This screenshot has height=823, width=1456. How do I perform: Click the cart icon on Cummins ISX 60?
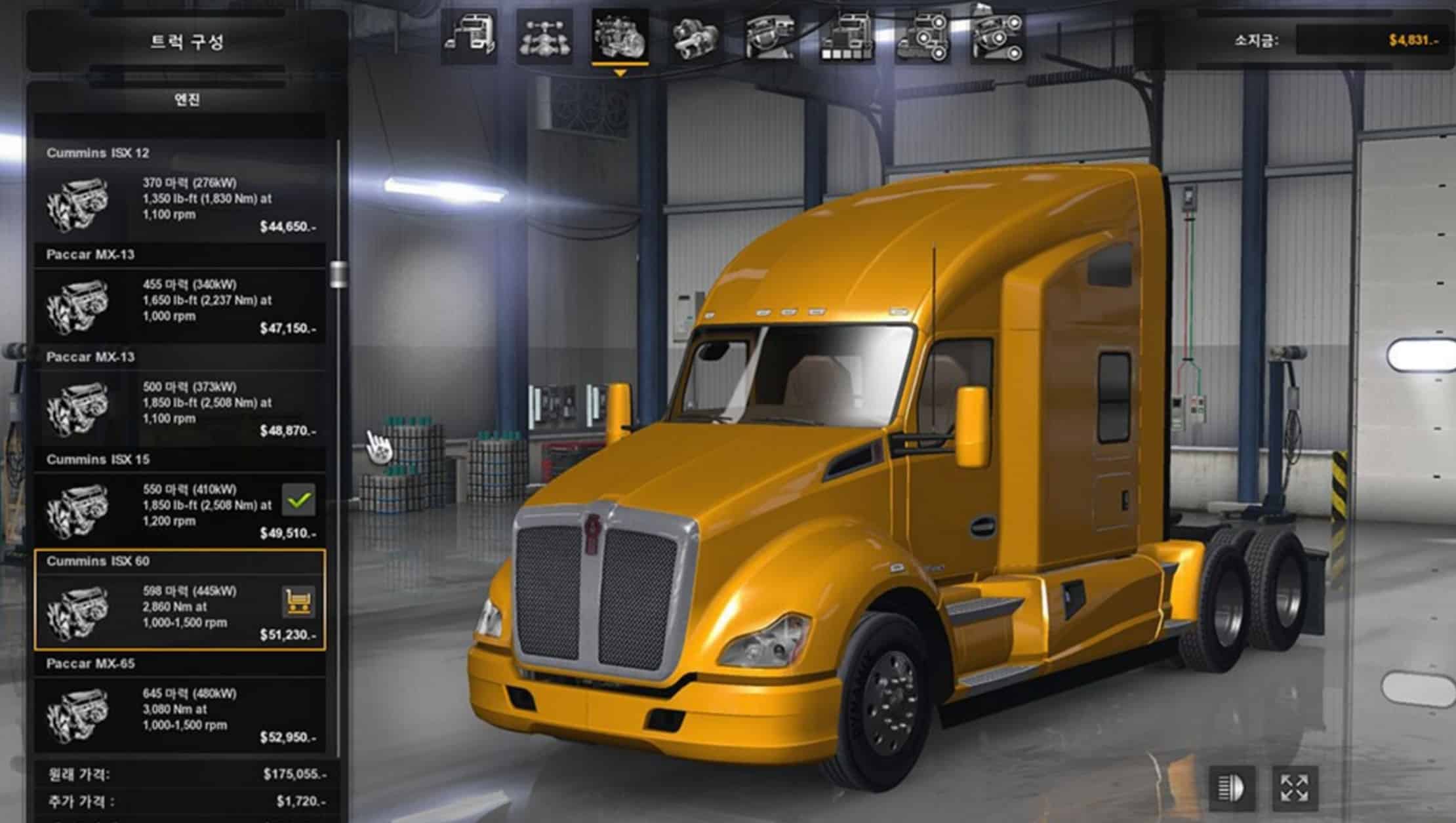pos(298,602)
